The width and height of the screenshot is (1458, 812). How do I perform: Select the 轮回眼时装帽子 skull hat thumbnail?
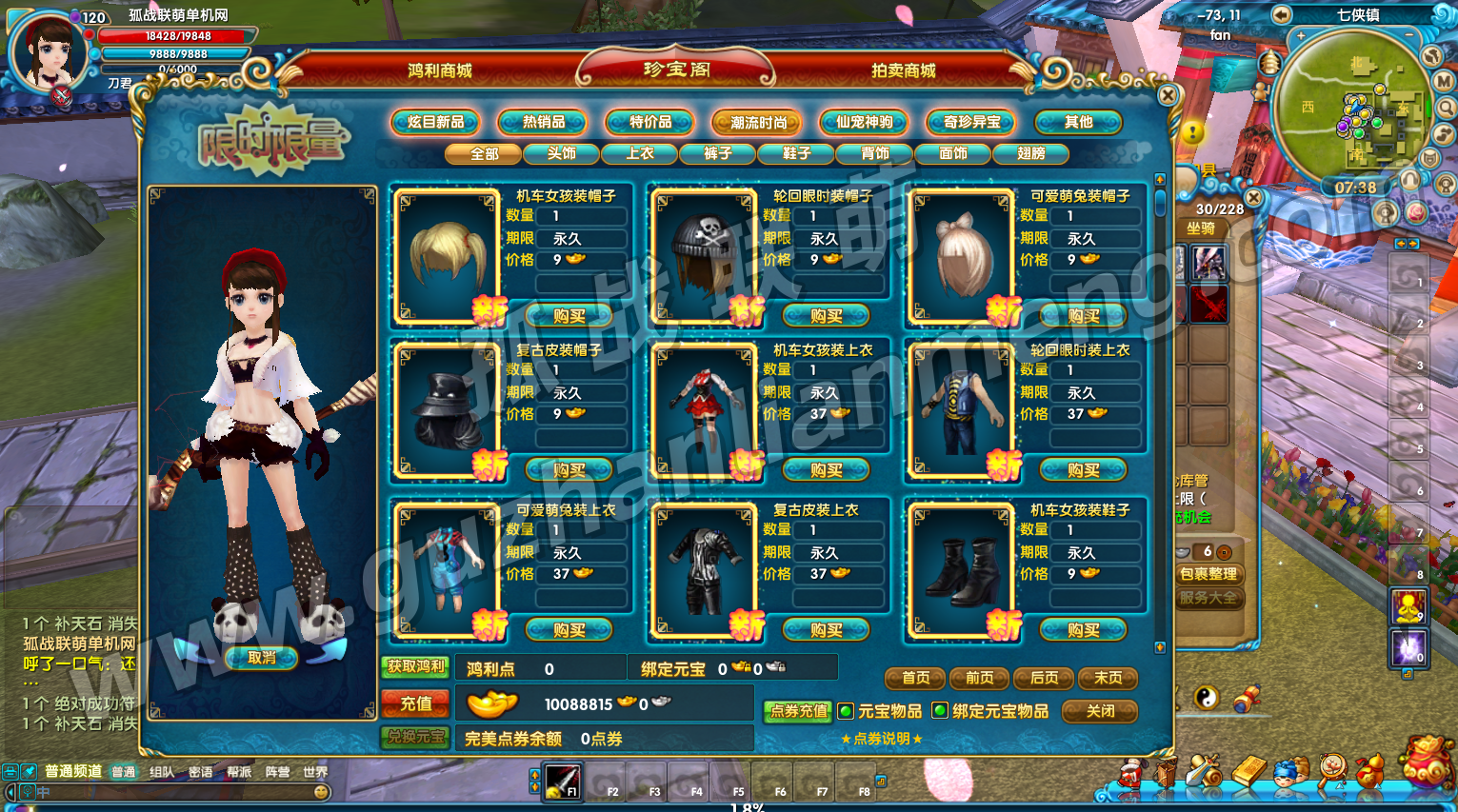tap(705, 254)
